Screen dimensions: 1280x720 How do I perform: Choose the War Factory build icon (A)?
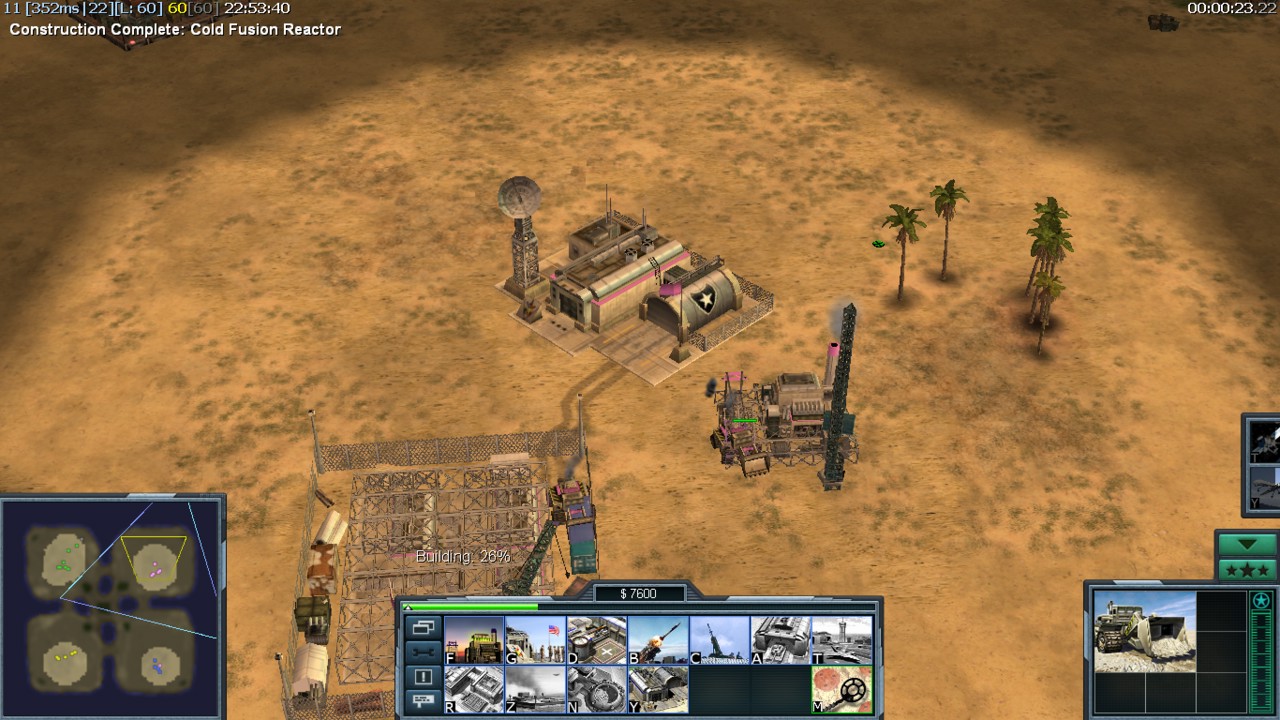point(781,640)
